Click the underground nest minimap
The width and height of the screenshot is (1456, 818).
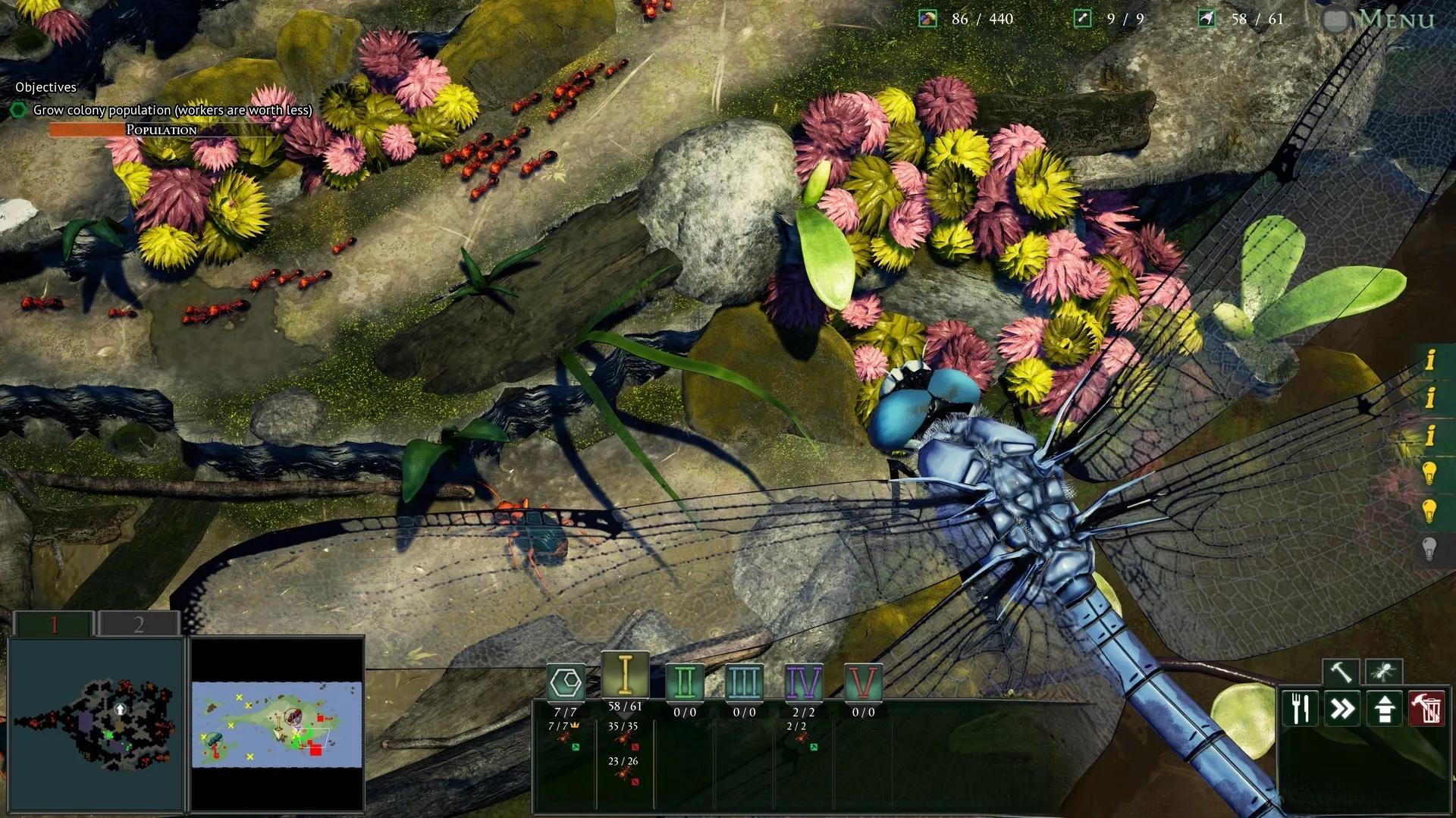[96, 725]
